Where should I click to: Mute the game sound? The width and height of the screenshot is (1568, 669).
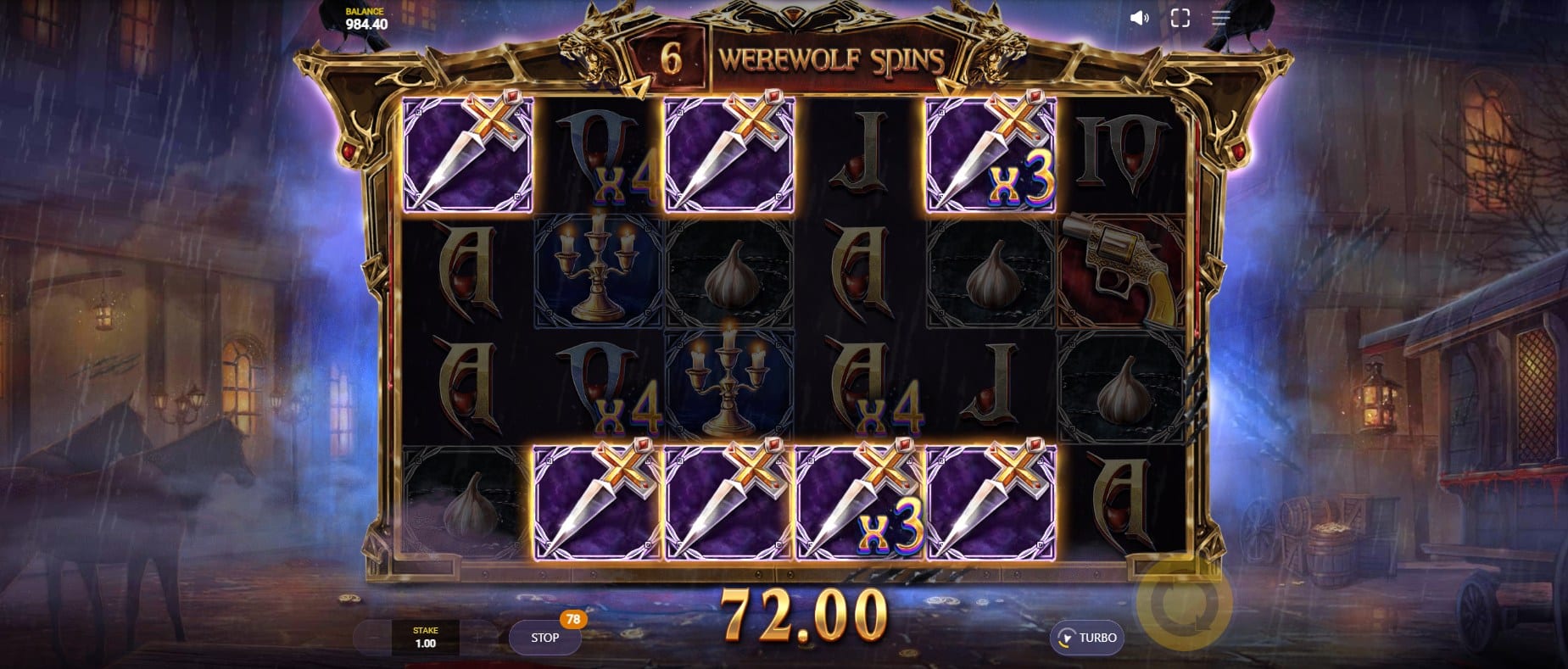point(1139,18)
